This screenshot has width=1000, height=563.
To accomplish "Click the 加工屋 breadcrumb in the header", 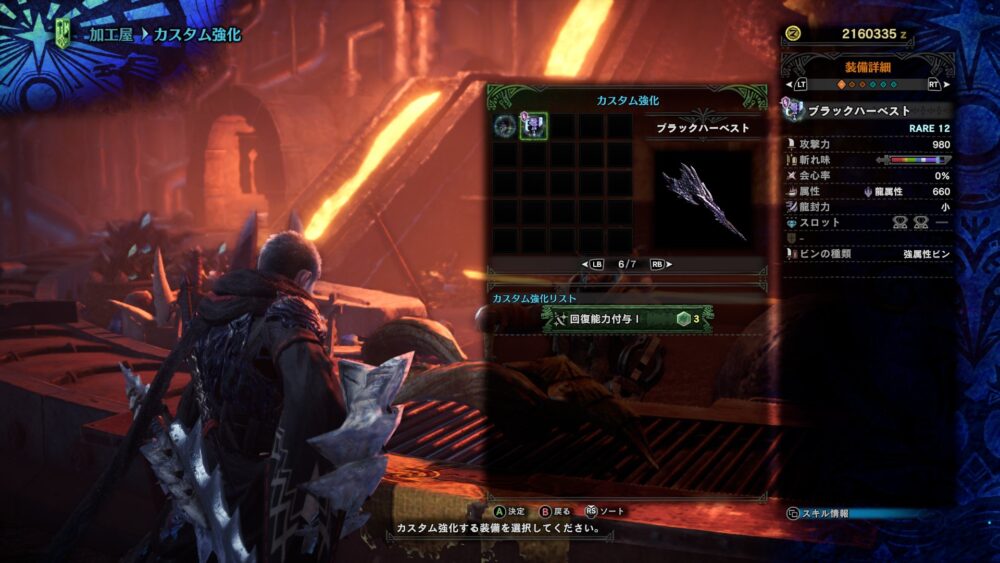I will coord(106,35).
